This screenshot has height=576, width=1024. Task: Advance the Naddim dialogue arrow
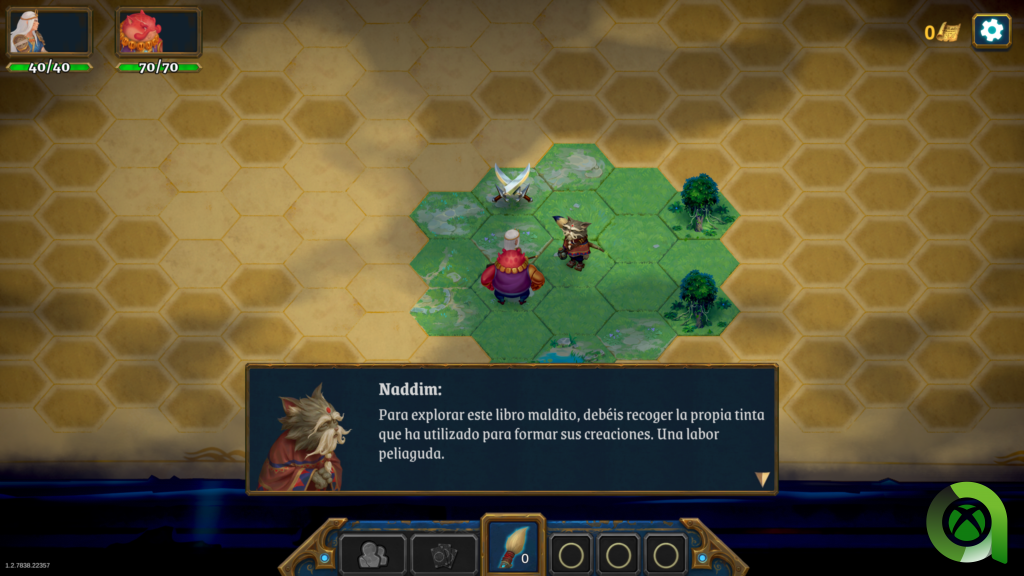[762, 479]
